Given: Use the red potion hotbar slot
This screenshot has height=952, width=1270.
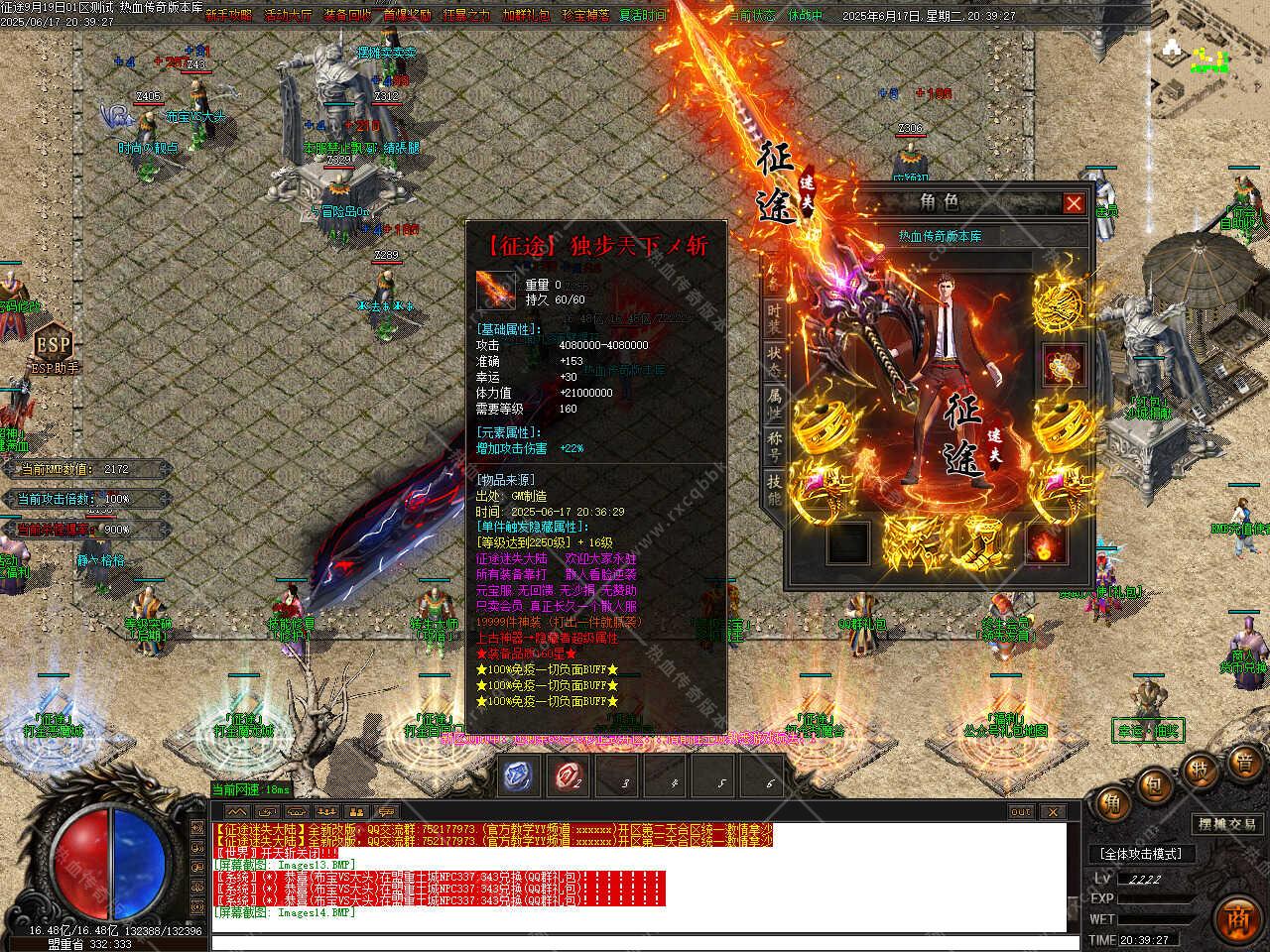Looking at the screenshot, I should [568, 776].
